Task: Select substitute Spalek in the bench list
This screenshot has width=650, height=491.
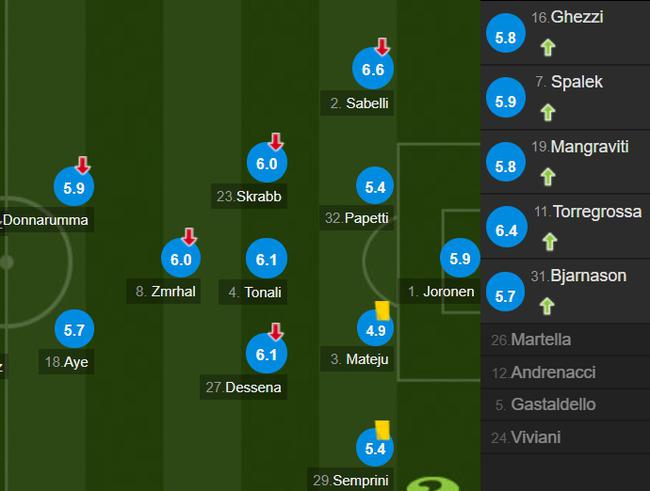Action: [x=565, y=97]
